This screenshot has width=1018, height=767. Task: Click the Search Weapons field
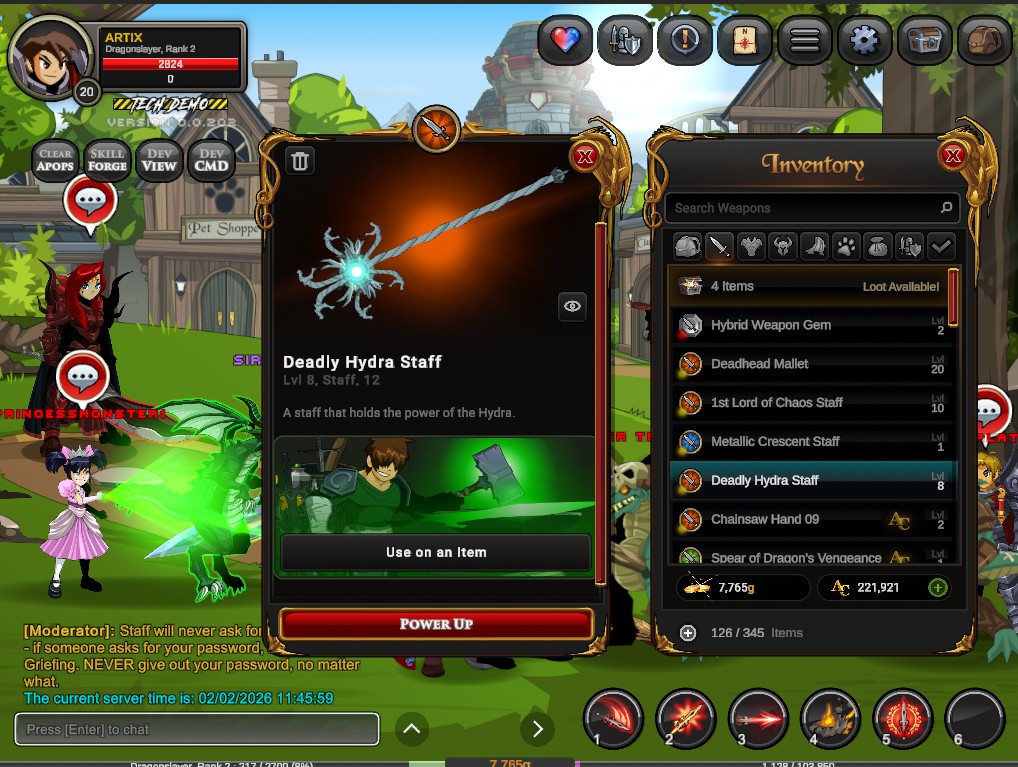805,208
